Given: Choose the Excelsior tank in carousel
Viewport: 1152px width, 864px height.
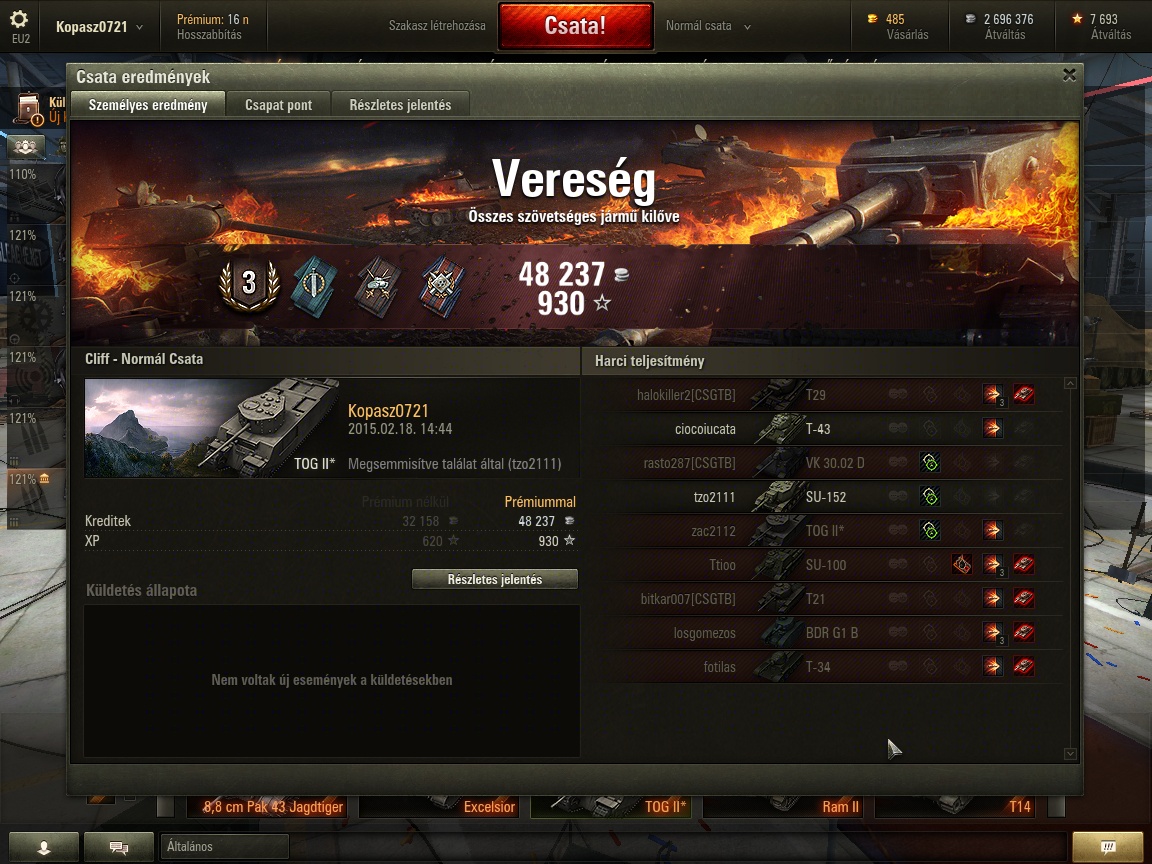Looking at the screenshot, I should click(x=440, y=806).
